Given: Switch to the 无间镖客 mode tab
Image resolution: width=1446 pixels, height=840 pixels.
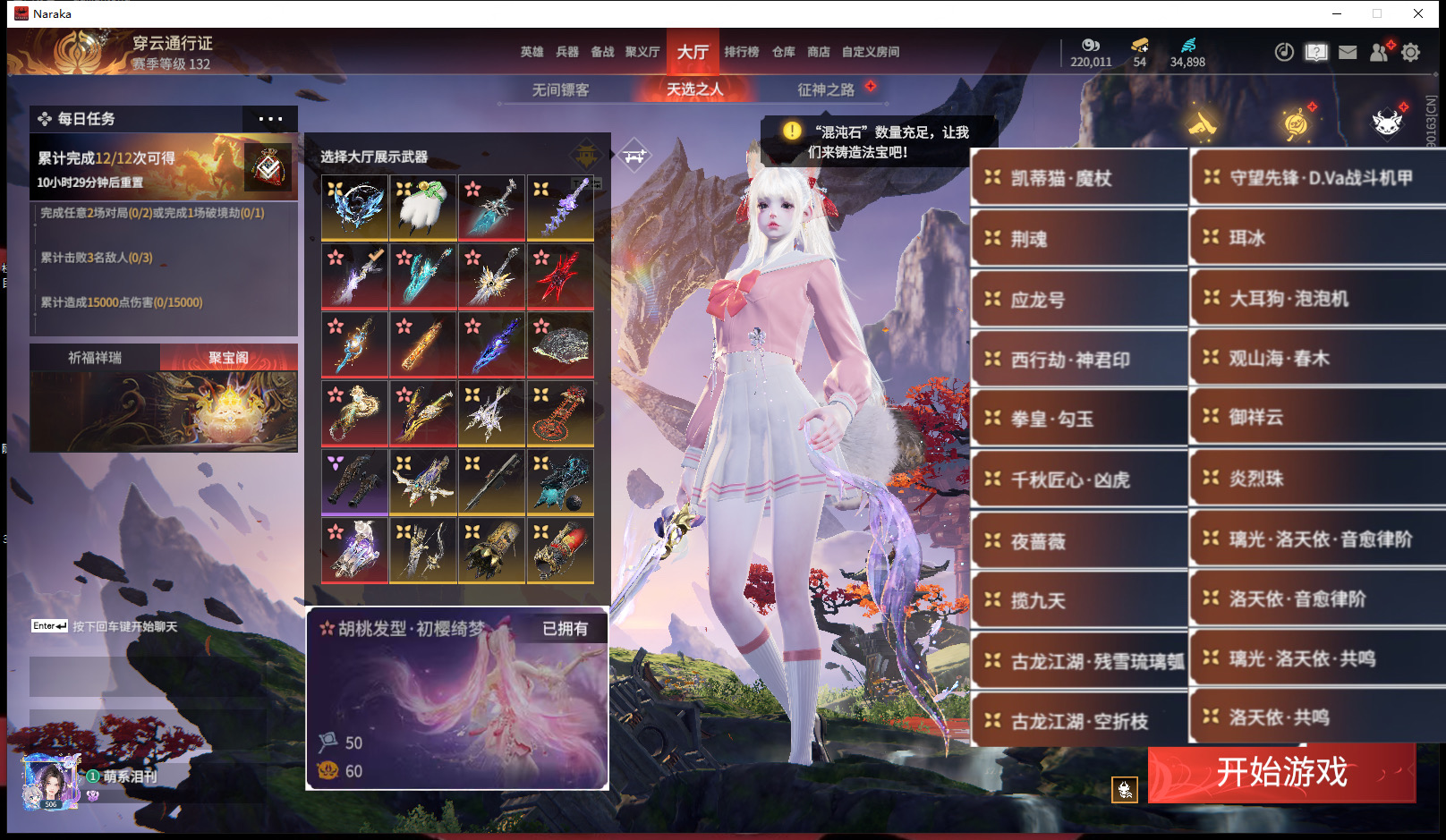Looking at the screenshot, I should click(560, 89).
